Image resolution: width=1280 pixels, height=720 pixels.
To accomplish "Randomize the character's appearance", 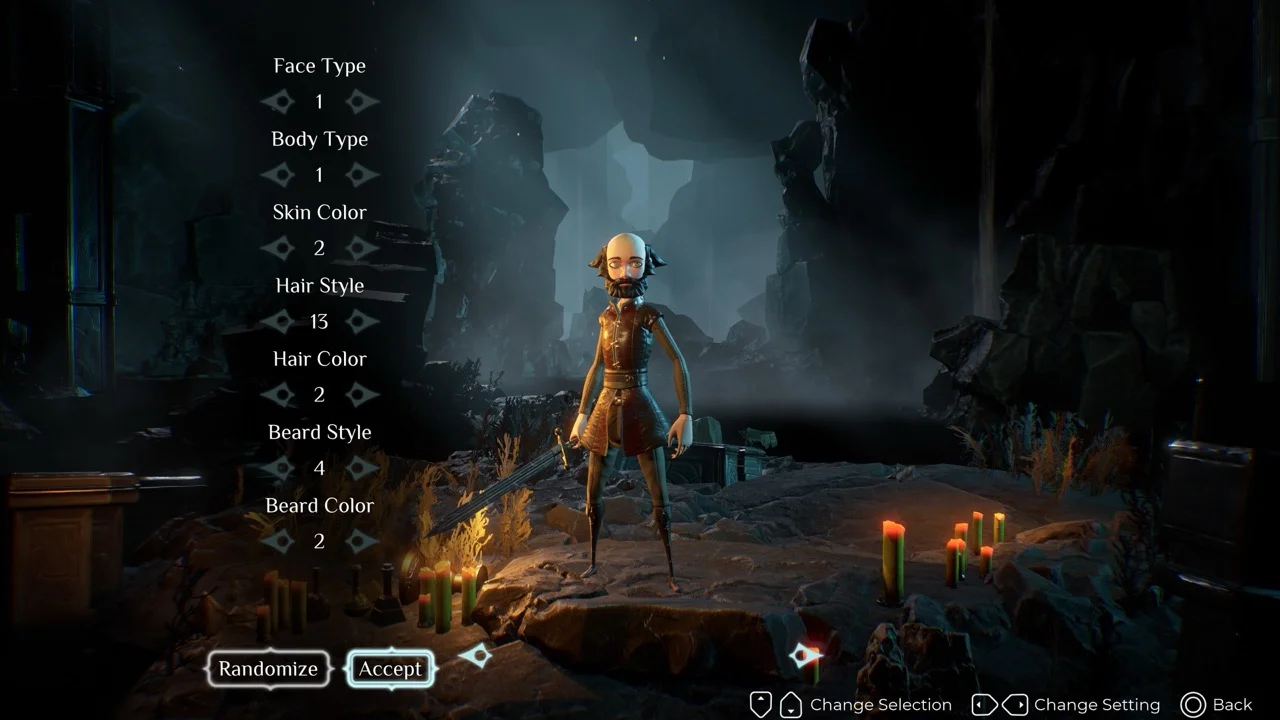I will pyautogui.click(x=268, y=669).
